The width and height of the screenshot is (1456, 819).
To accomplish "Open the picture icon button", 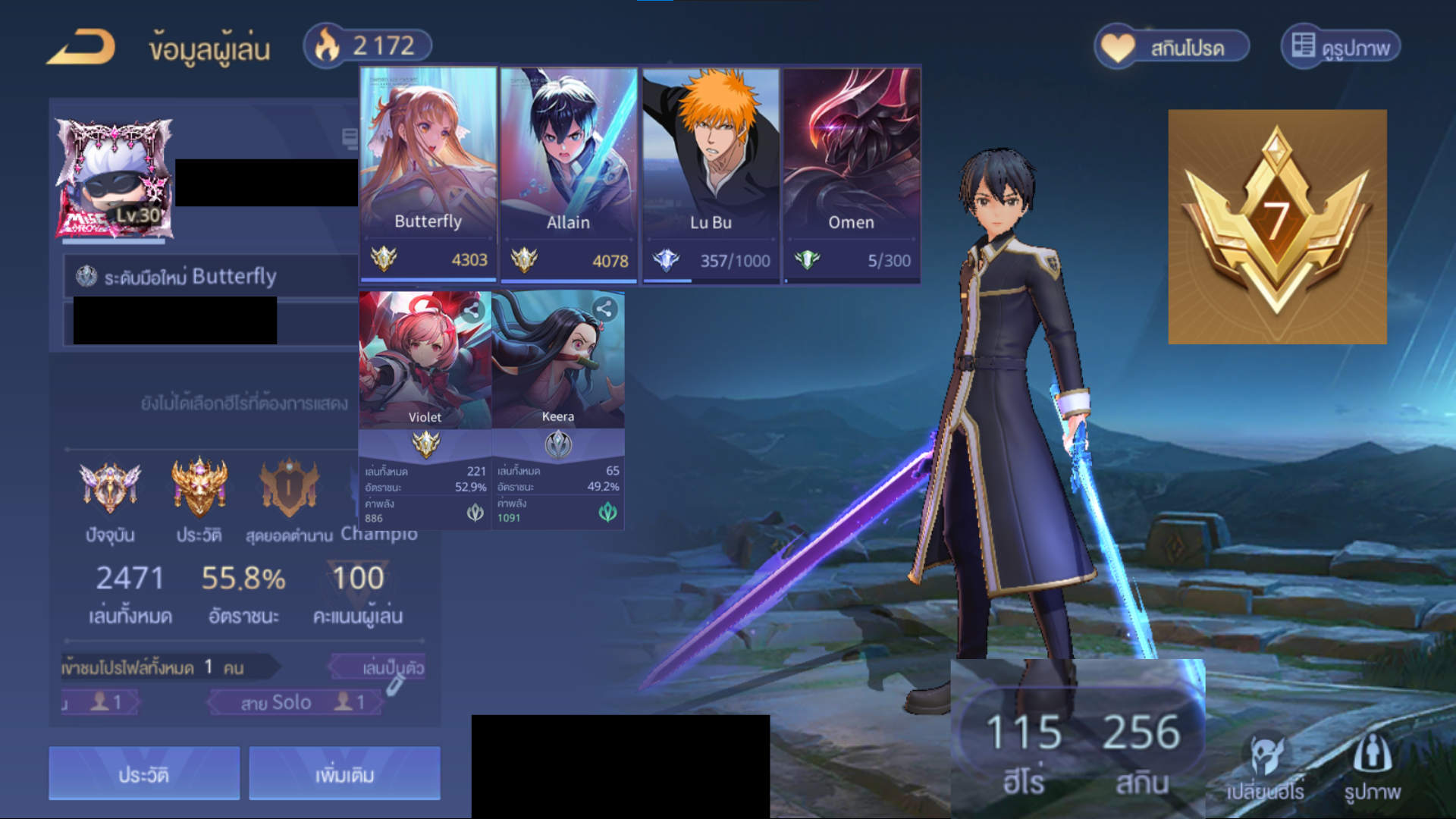I will pyautogui.click(x=1372, y=767).
